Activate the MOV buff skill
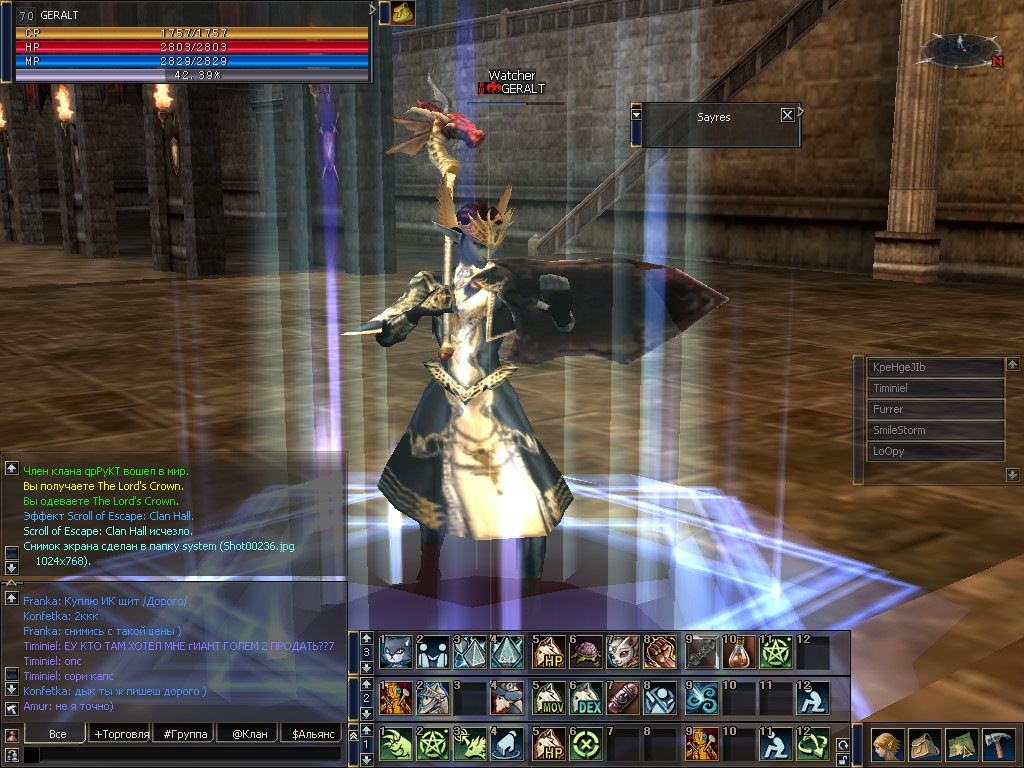Viewport: 1024px width, 768px height. [x=548, y=698]
